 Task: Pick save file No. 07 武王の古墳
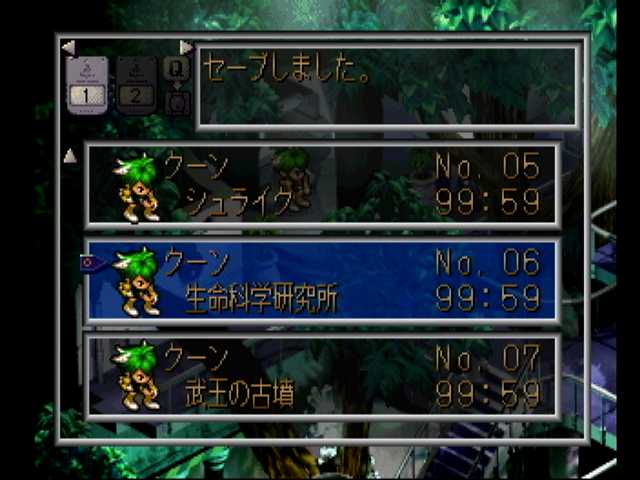pos(320,375)
